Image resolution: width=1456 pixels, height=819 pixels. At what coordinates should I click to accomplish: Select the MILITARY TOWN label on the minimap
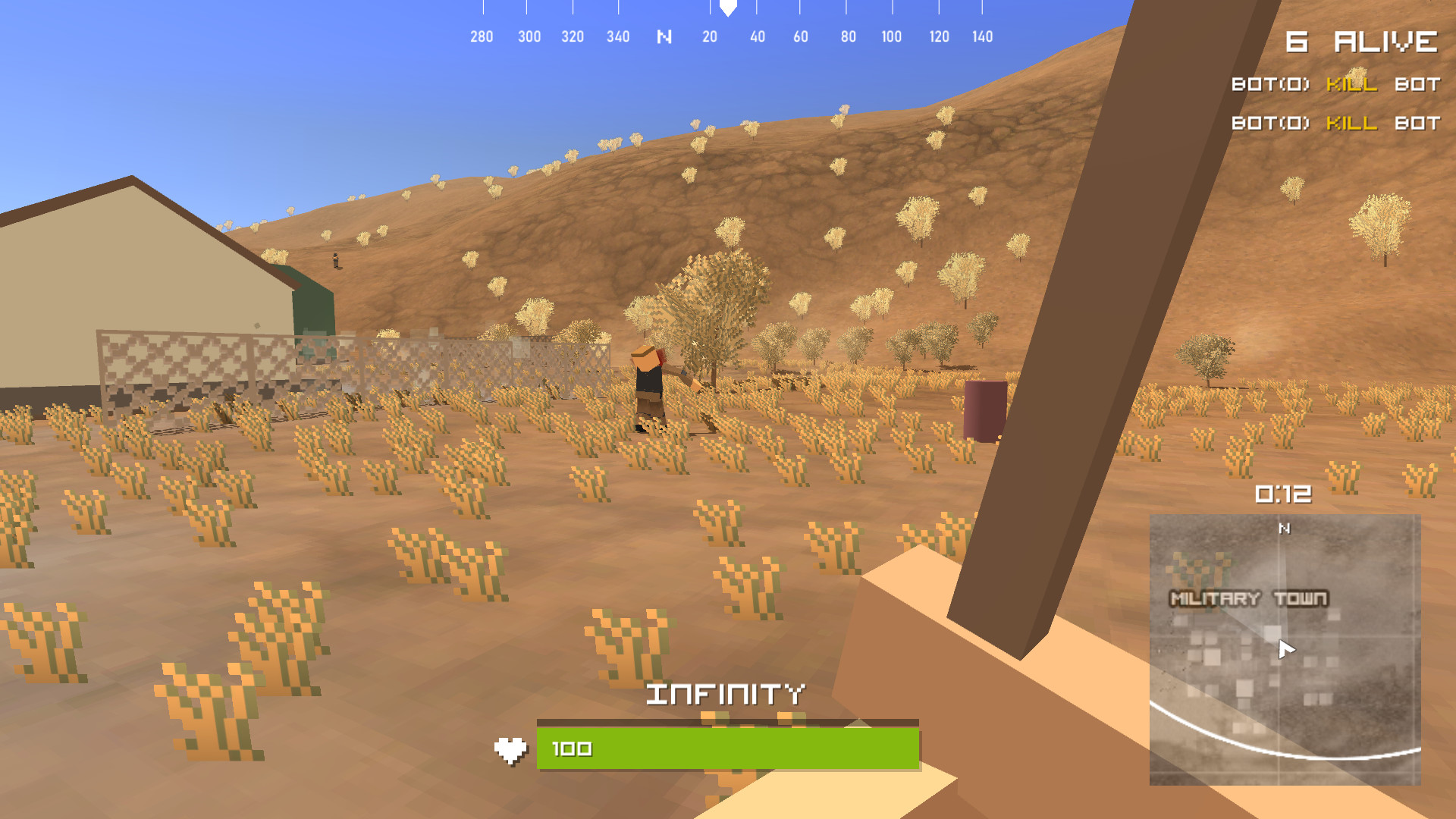pyautogui.click(x=1250, y=598)
